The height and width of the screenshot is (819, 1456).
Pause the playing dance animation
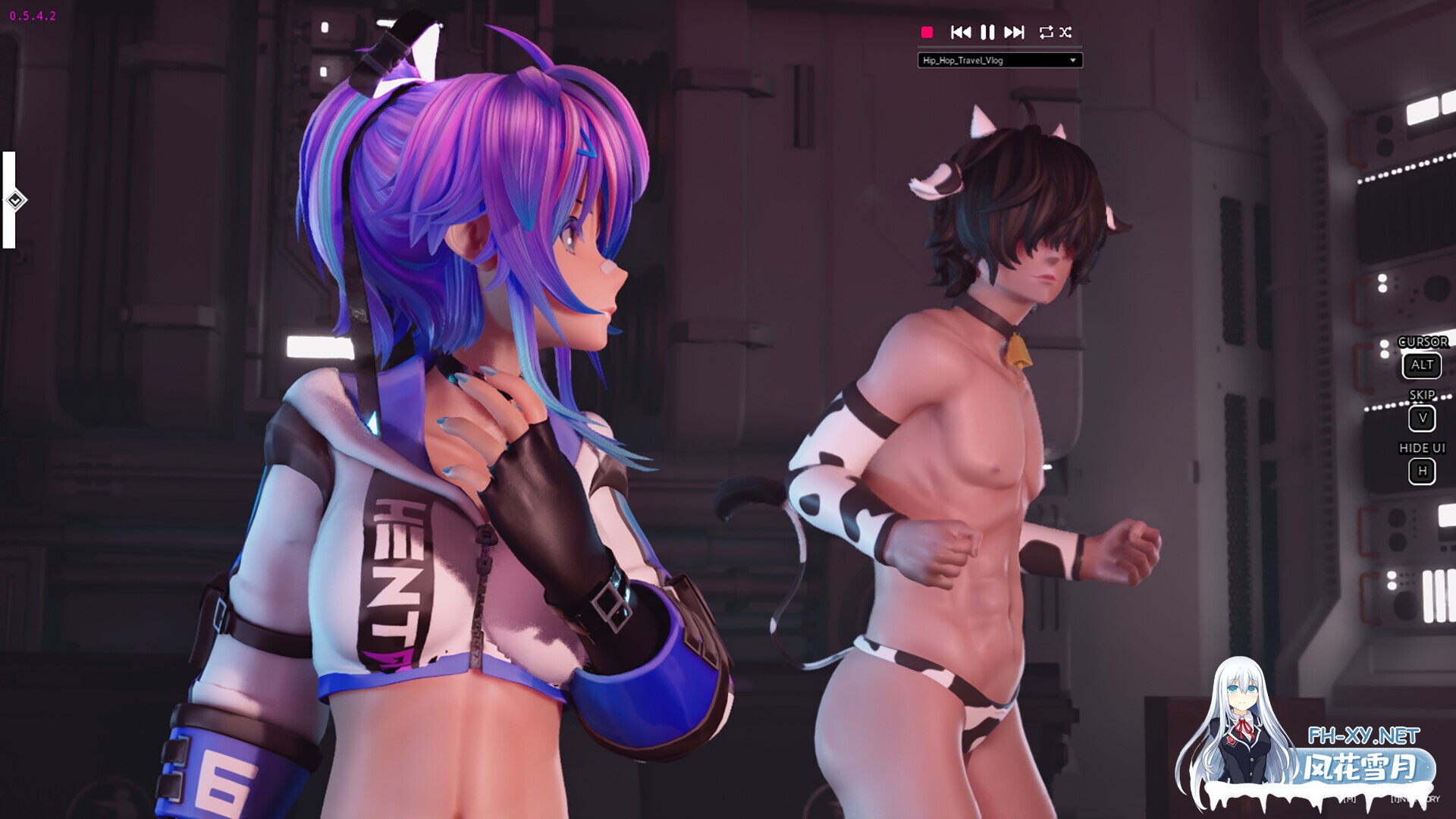coord(987,32)
